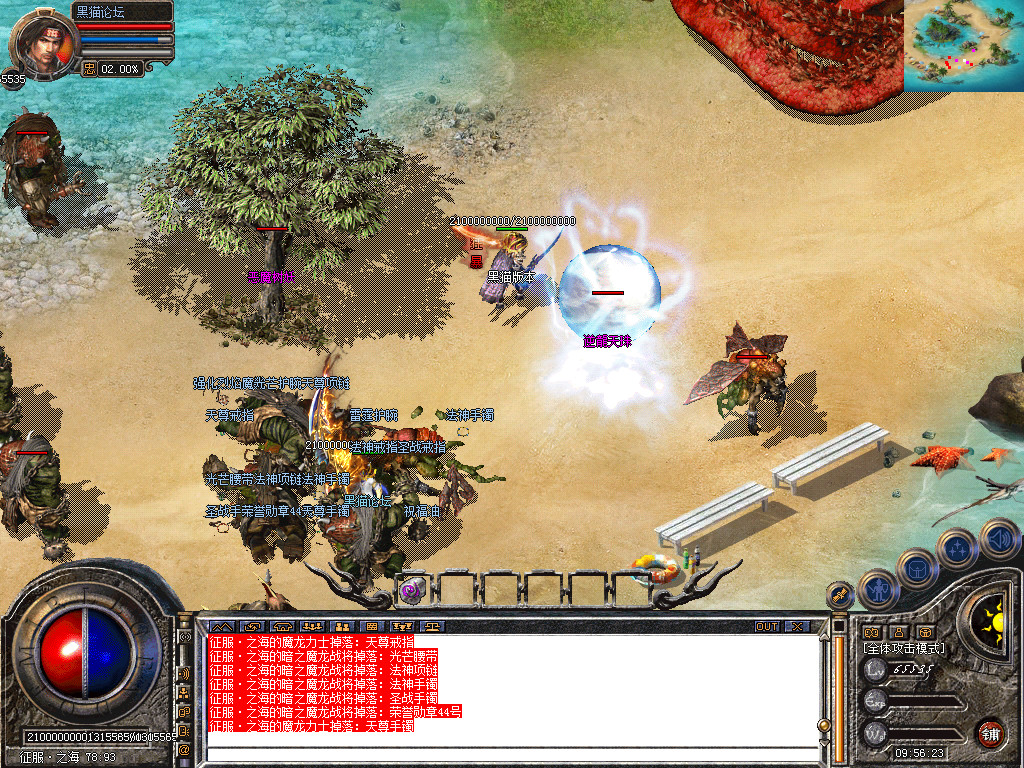
Task: Switch the attack mode label 全体攻击模式
Action: [906, 649]
